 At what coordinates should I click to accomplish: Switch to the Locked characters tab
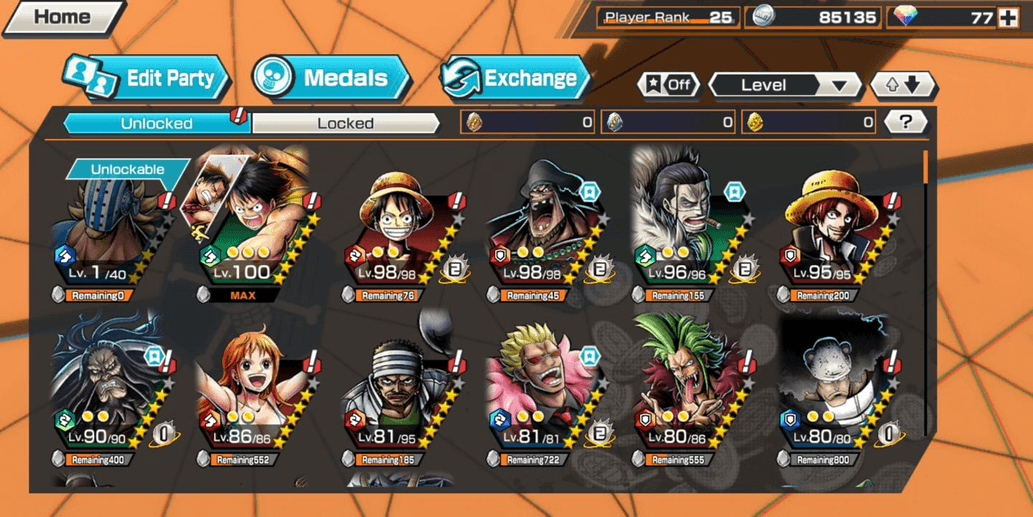(345, 123)
